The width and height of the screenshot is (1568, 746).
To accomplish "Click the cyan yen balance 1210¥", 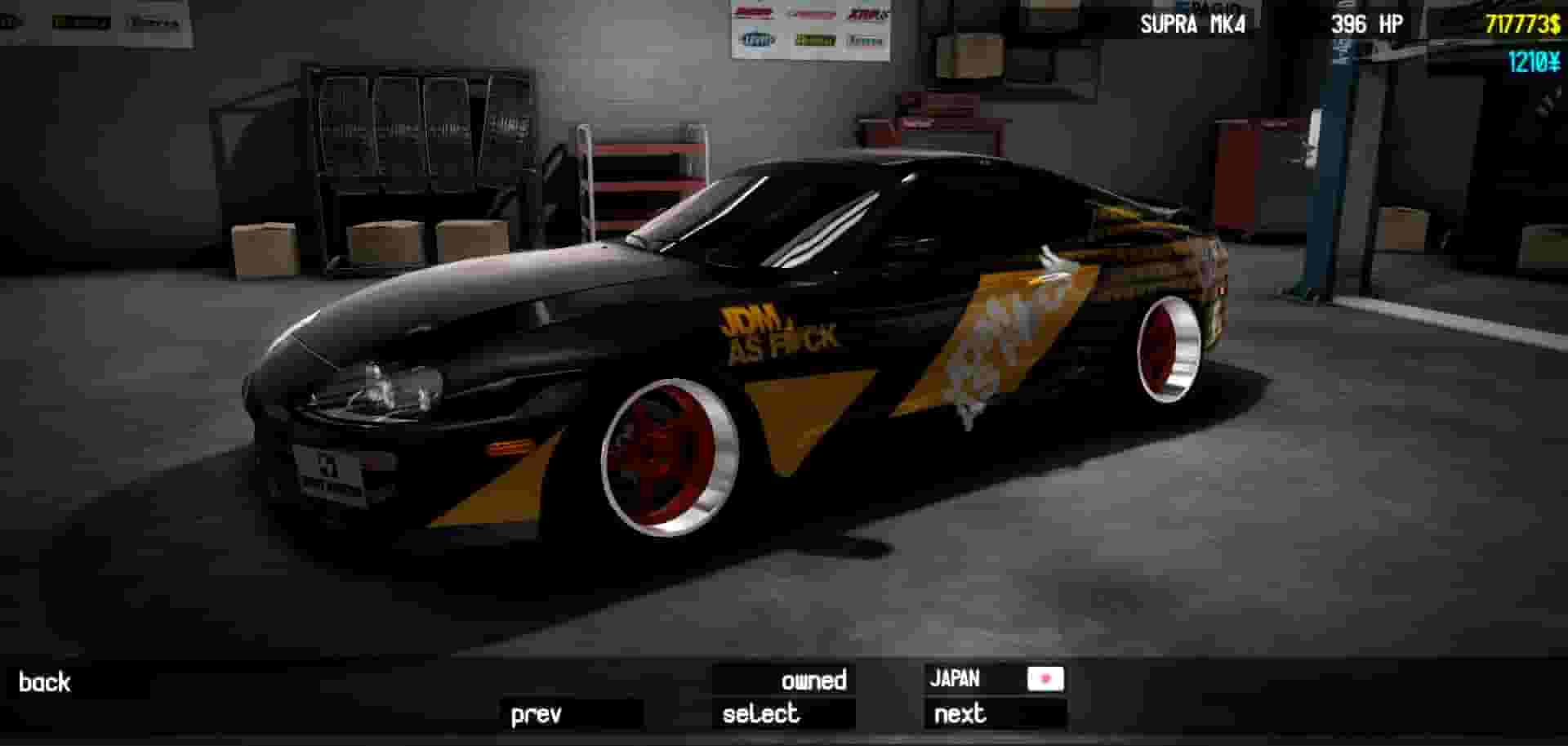I will (1534, 60).
